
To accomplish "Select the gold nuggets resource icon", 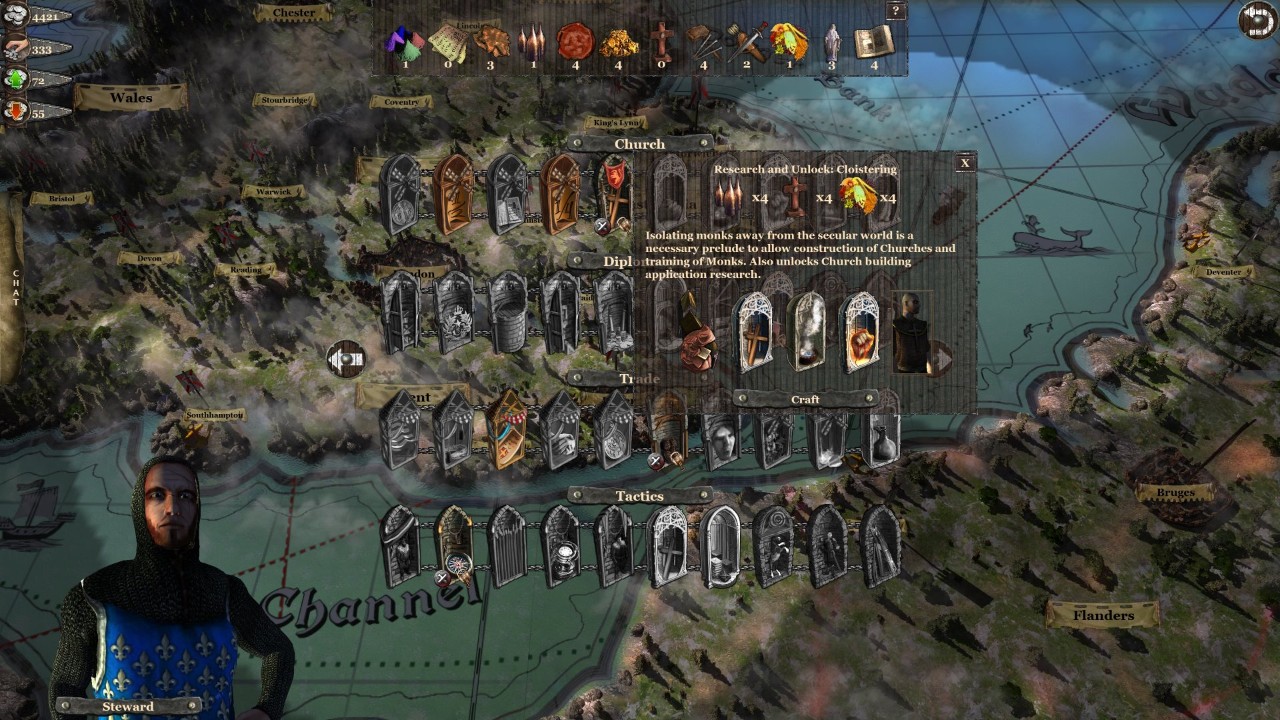I will (618, 42).
